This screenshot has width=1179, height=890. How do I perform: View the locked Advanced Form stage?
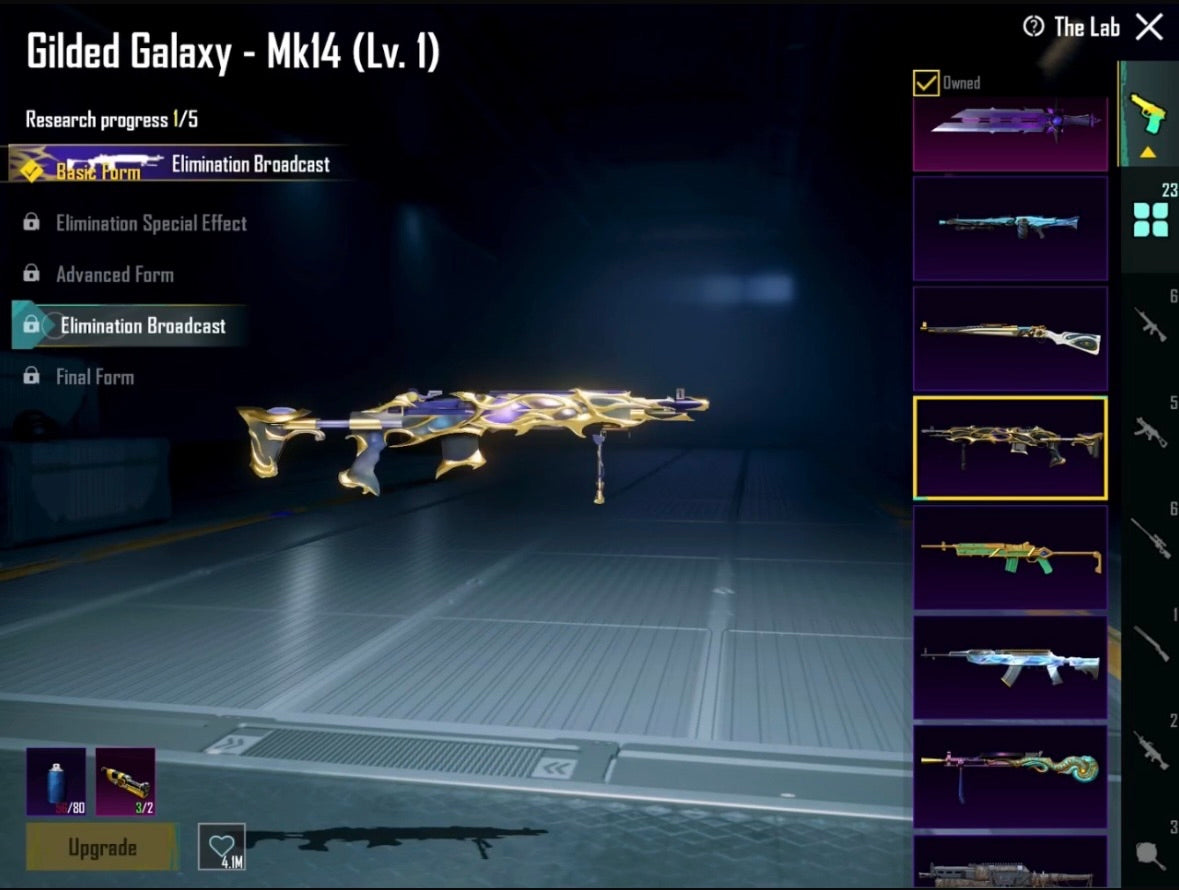[x=114, y=274]
